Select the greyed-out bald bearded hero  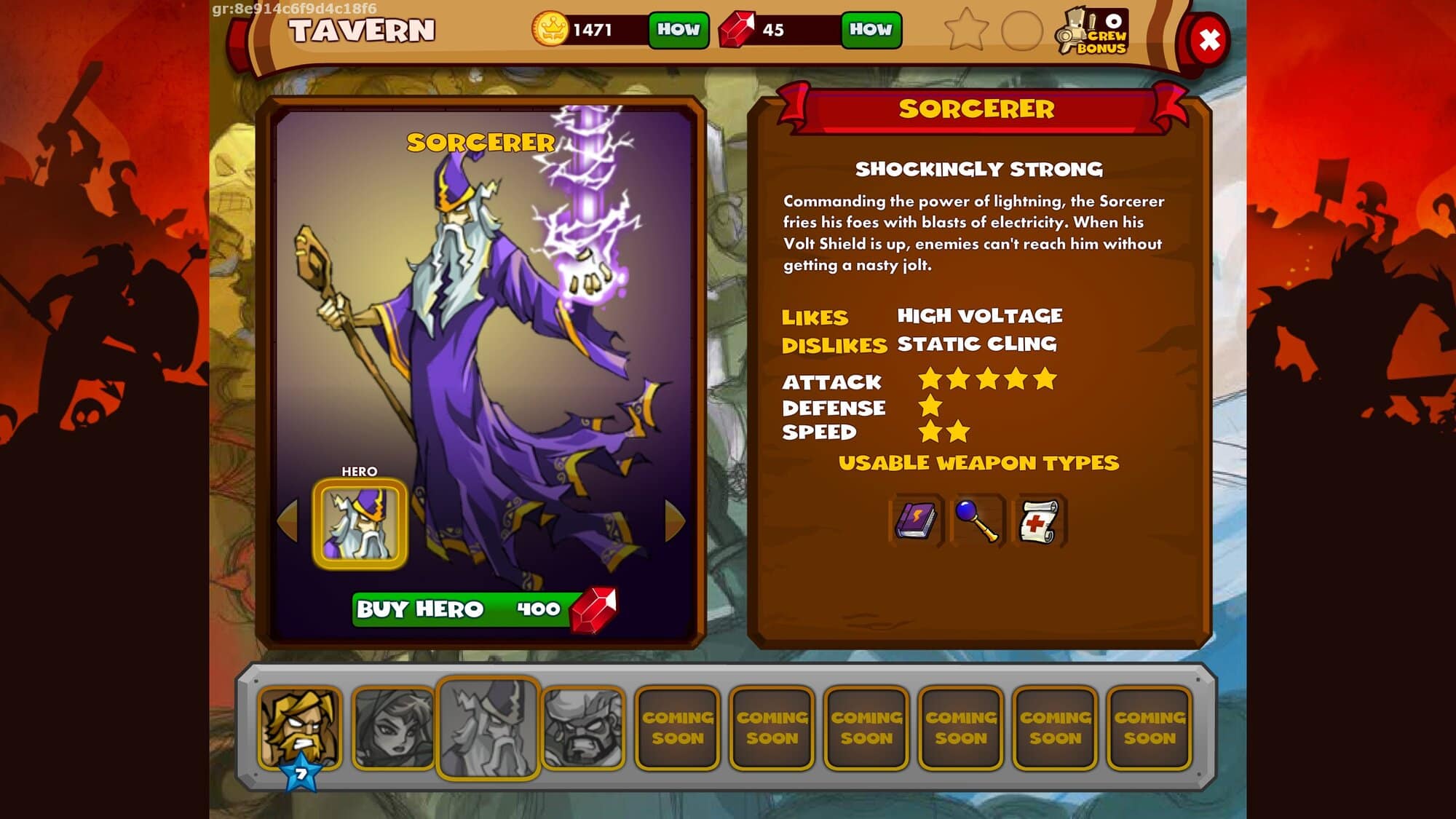pos(582,727)
